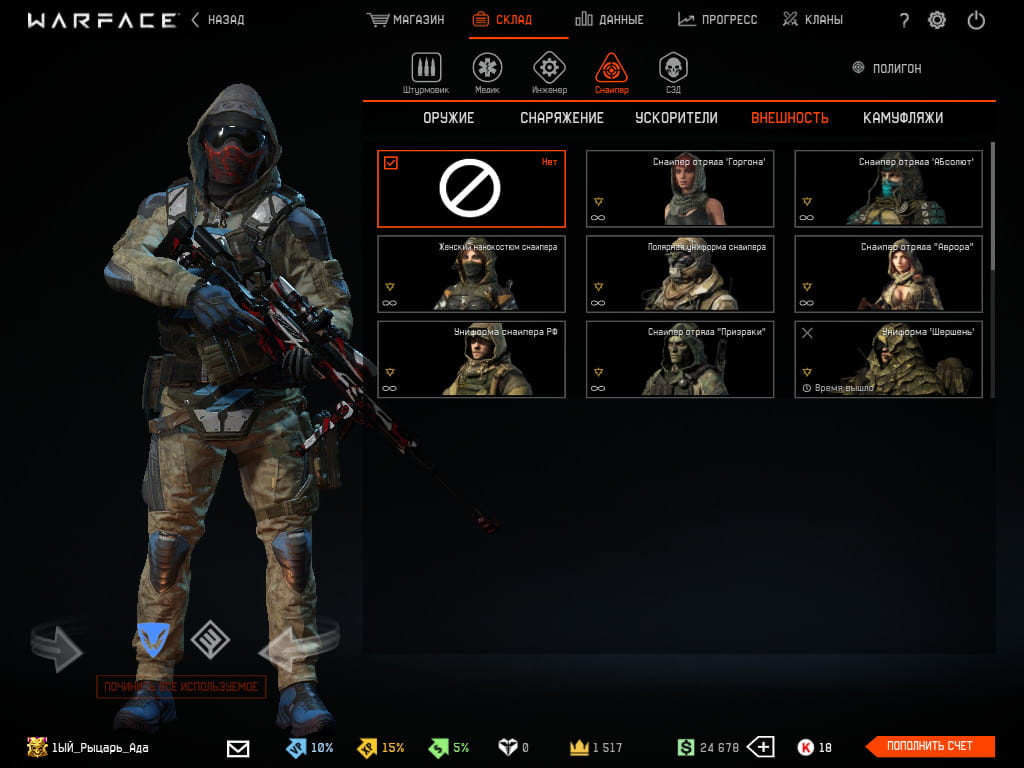
Task: Choose the 'Аврора' sniper skin
Action: click(x=888, y=274)
